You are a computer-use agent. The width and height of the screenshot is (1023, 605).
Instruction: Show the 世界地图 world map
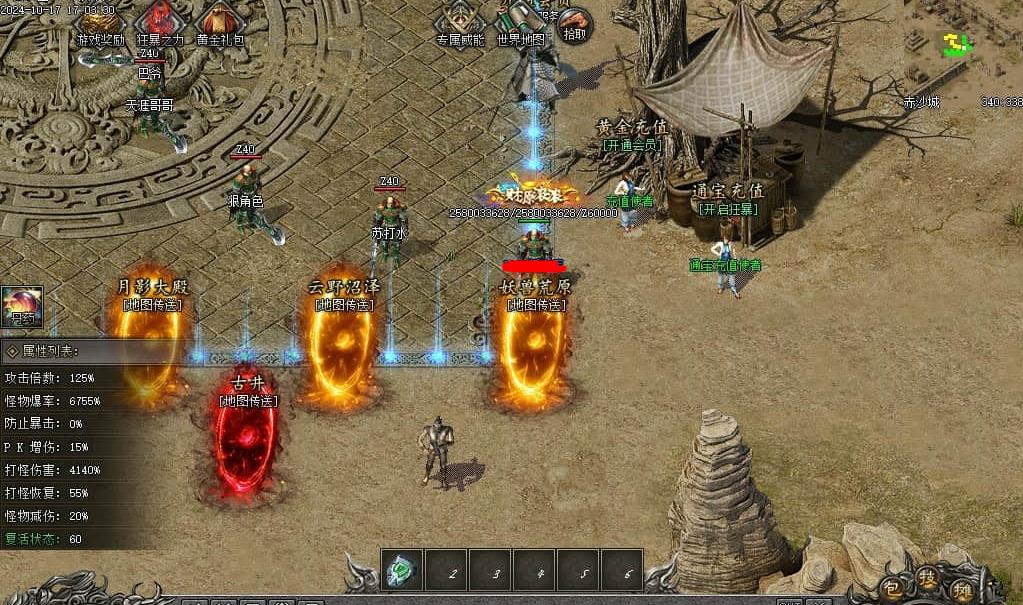520,20
